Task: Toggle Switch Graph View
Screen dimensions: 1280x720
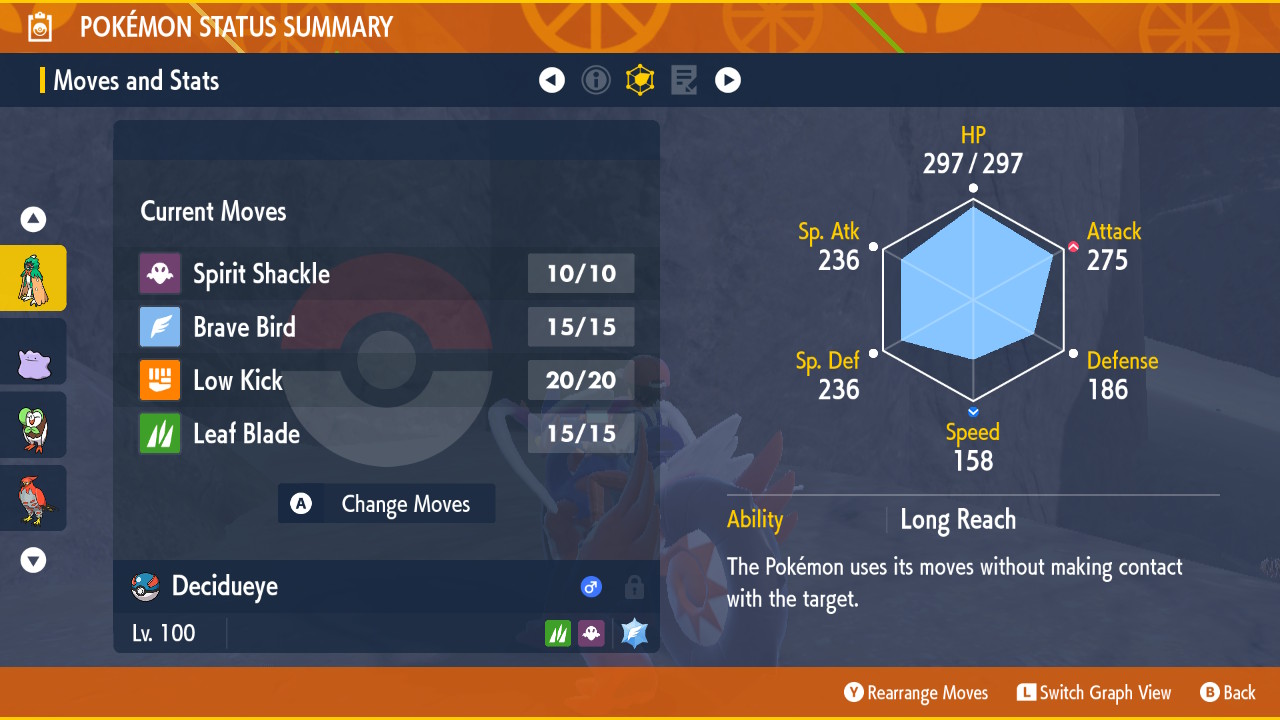Action: (x=1094, y=693)
